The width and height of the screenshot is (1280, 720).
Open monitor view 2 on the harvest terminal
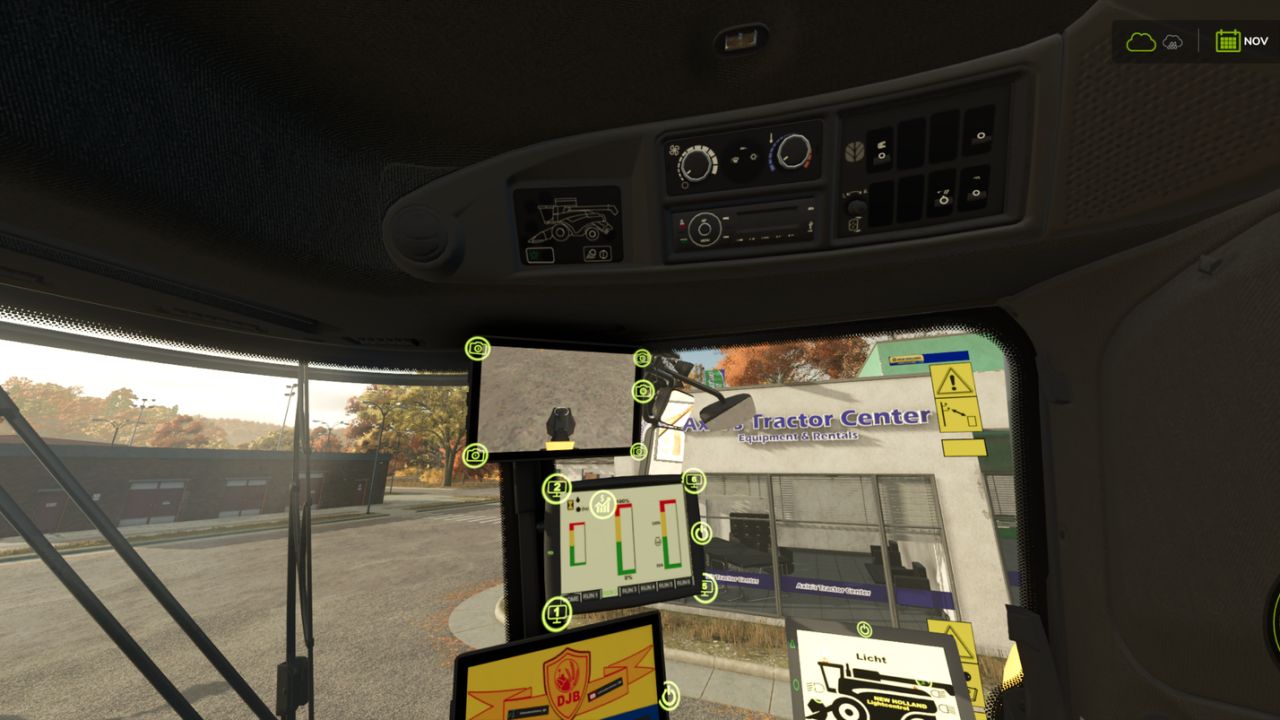pyautogui.click(x=556, y=488)
